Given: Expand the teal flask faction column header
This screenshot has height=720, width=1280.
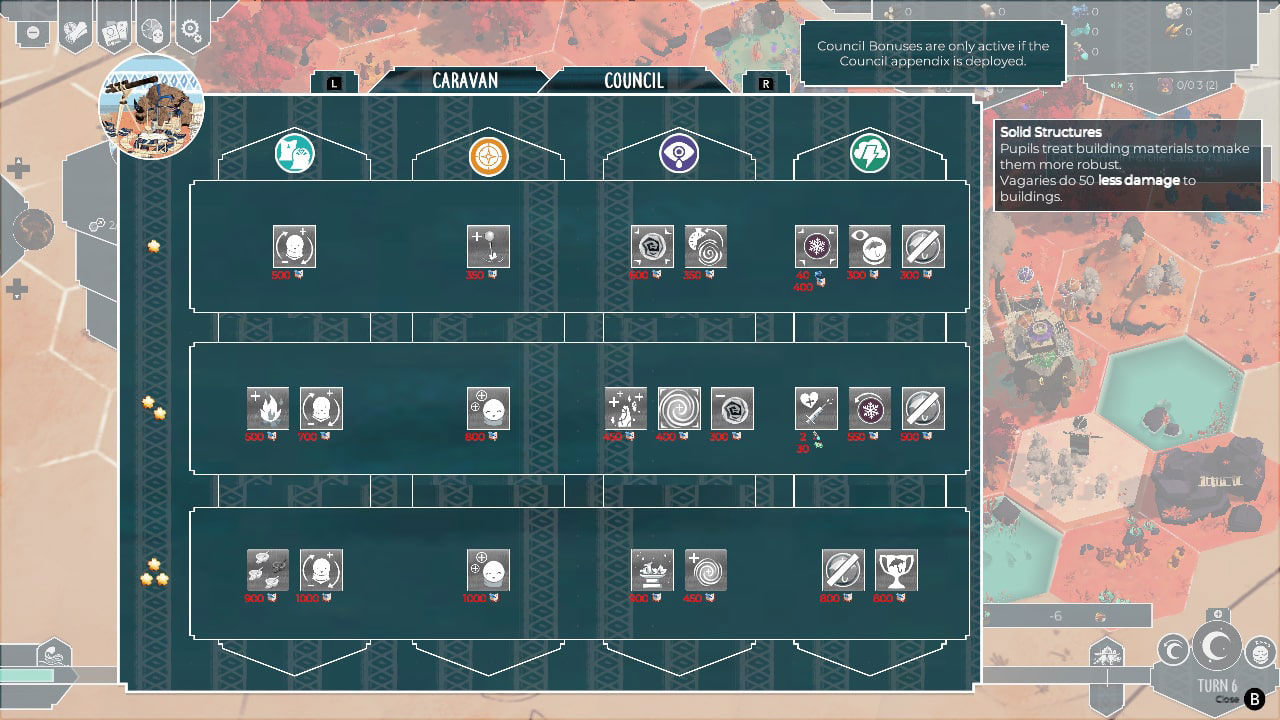Looking at the screenshot, I should (x=294, y=154).
